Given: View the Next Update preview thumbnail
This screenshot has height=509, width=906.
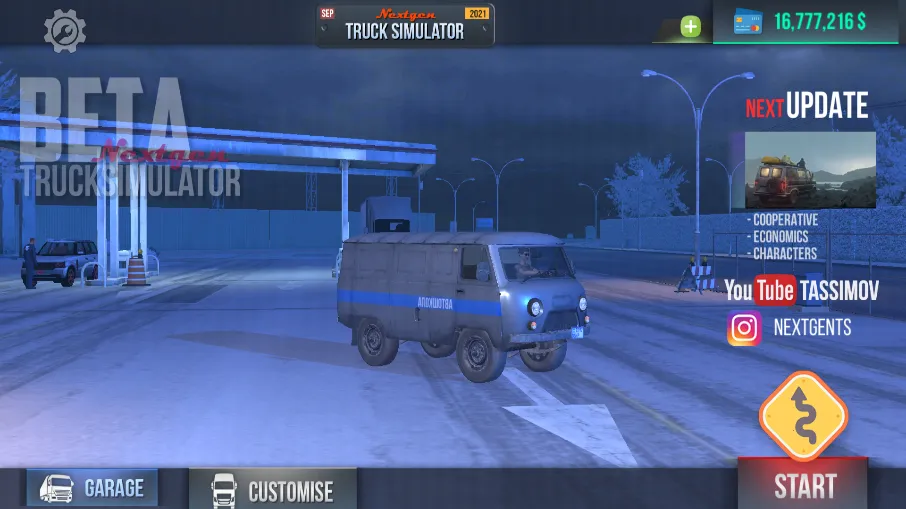Looking at the screenshot, I should click(810, 170).
